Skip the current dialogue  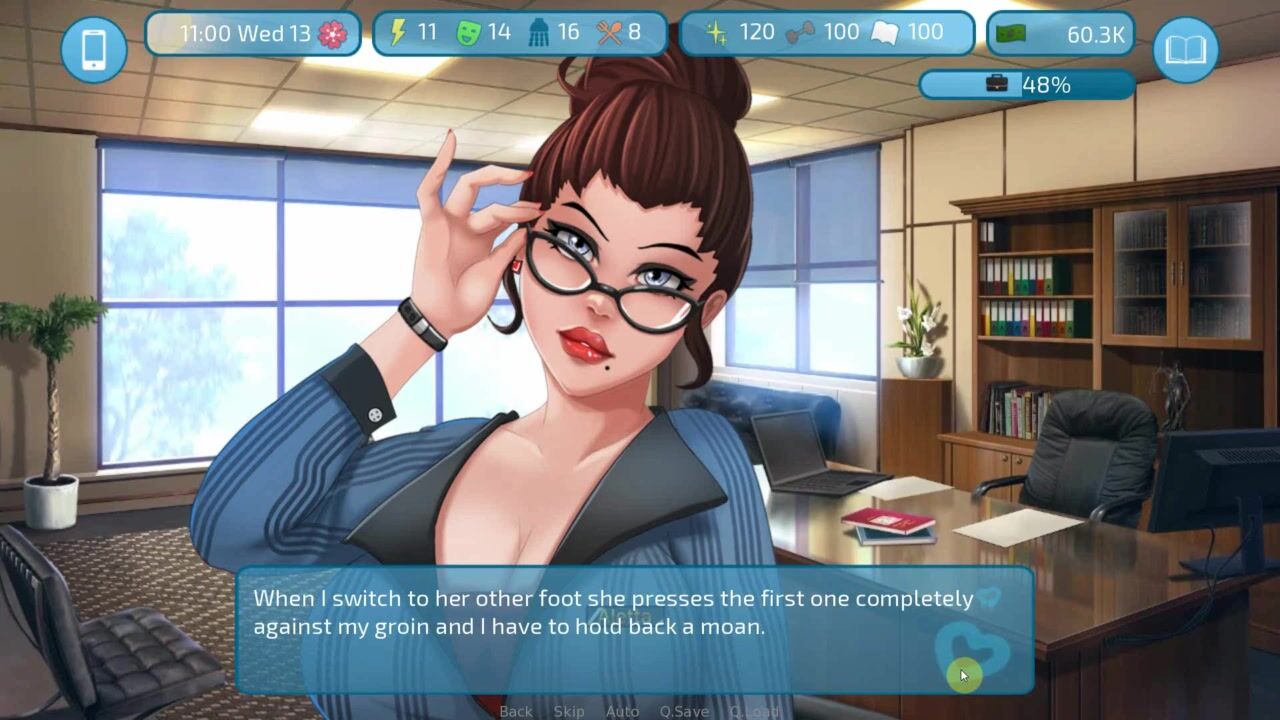(x=569, y=711)
